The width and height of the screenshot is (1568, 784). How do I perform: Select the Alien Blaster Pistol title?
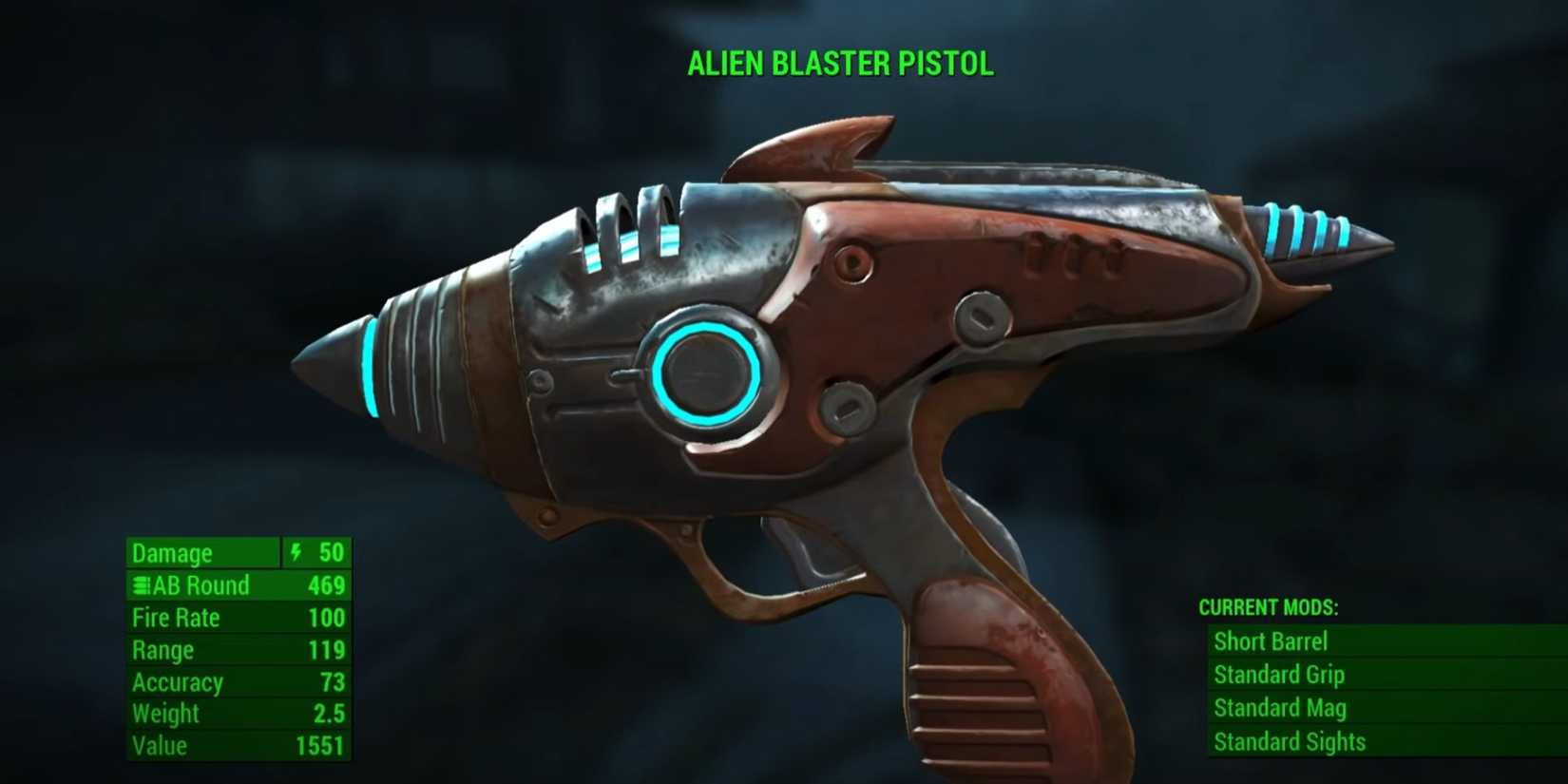[840, 65]
